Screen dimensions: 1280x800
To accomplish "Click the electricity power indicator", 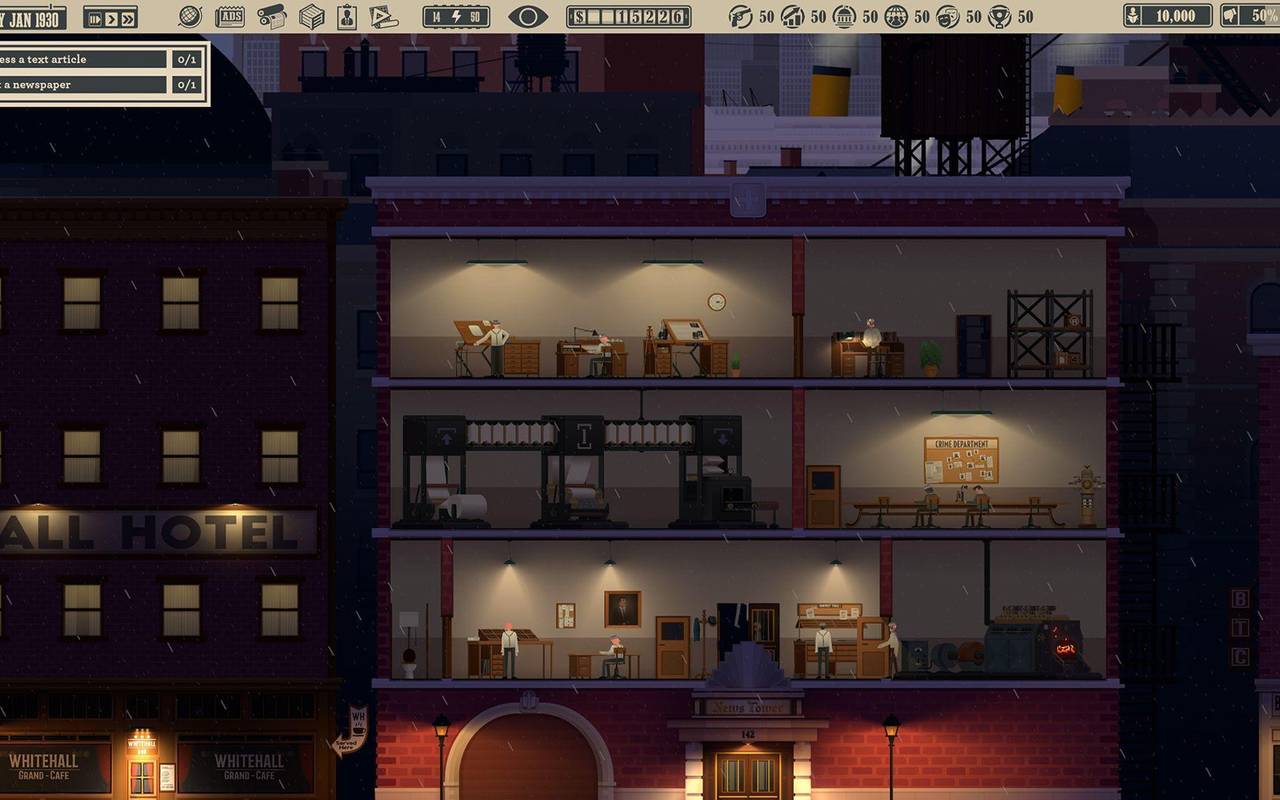I will pyautogui.click(x=456, y=16).
